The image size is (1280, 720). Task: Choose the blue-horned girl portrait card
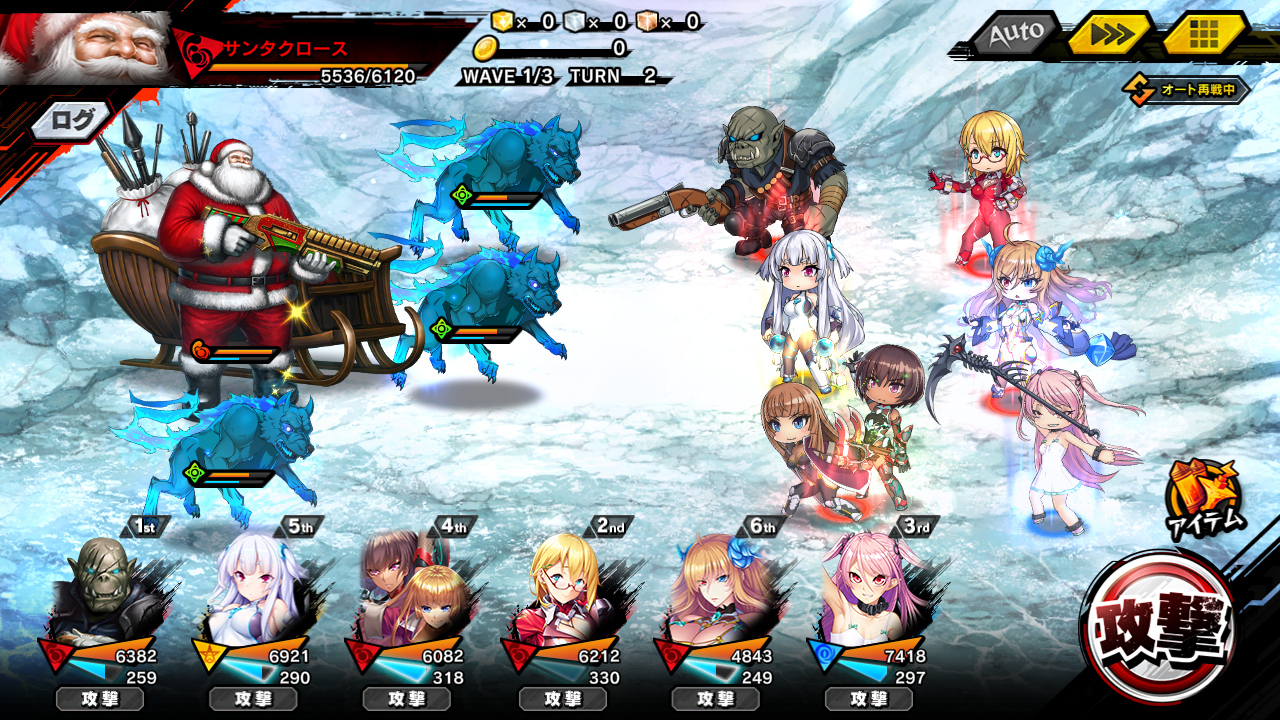tap(716, 590)
